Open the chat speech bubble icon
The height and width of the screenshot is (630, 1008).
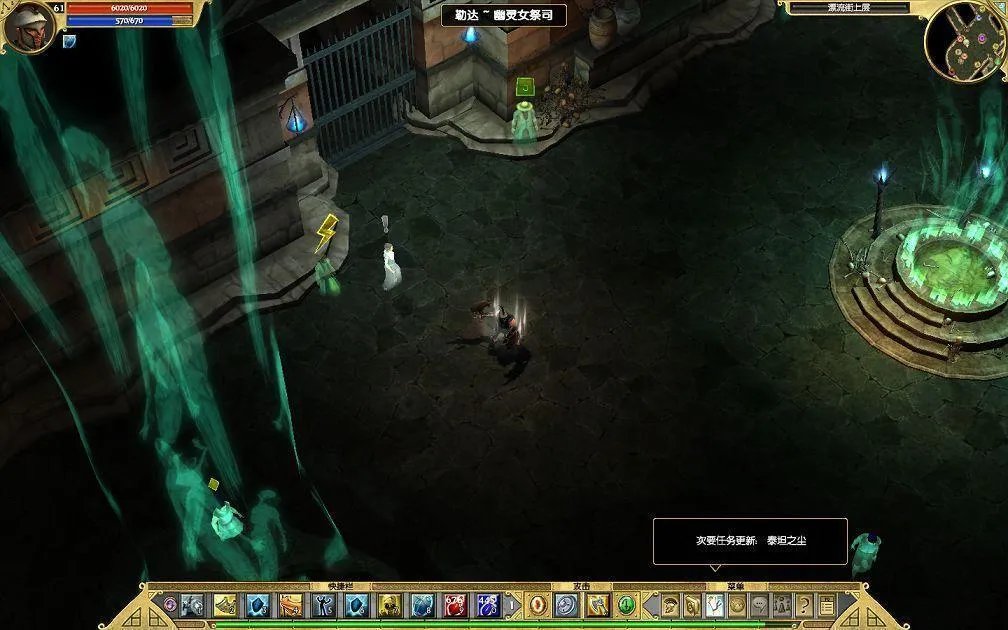[x=760, y=605]
